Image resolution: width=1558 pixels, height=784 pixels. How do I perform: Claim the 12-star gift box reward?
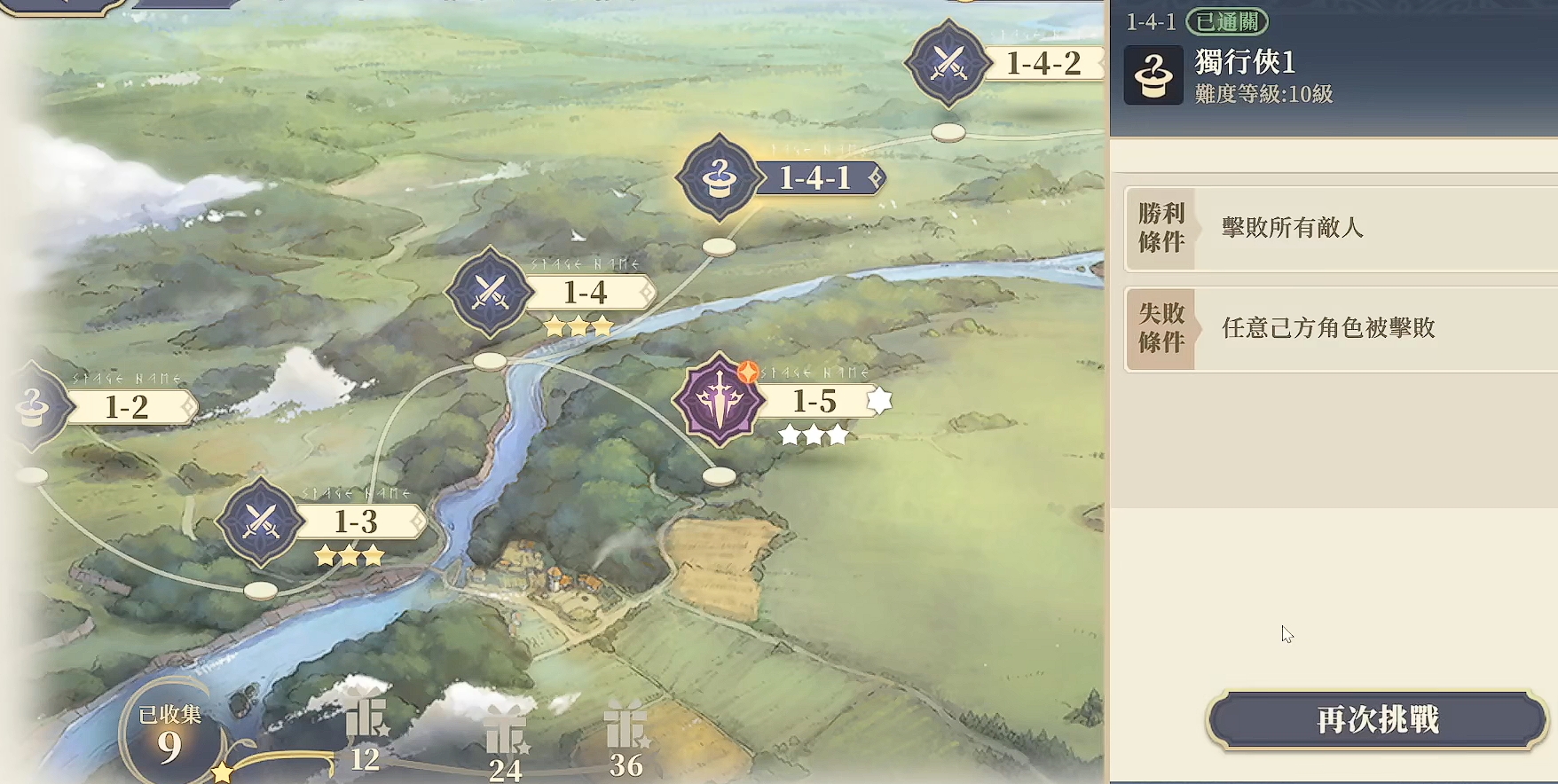(x=366, y=720)
